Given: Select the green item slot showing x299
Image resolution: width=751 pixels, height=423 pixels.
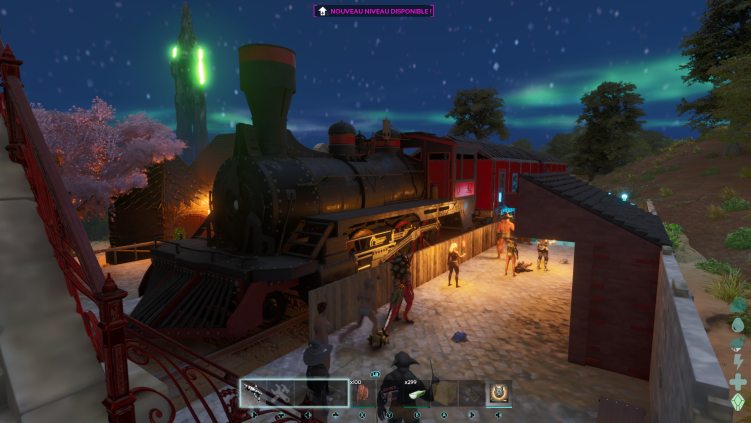Looking at the screenshot, I should [x=417, y=393].
